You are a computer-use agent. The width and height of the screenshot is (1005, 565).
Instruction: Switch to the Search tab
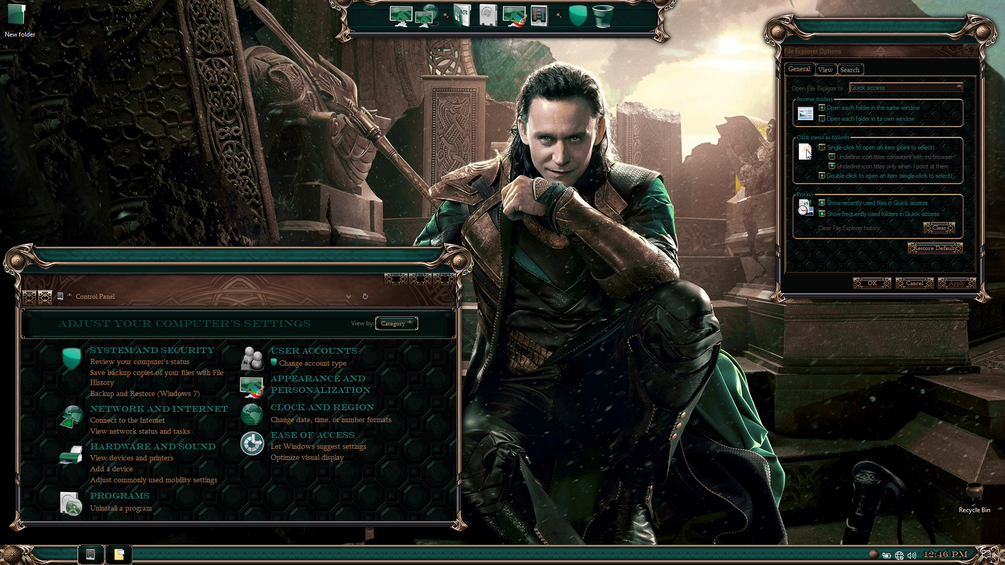(x=850, y=70)
